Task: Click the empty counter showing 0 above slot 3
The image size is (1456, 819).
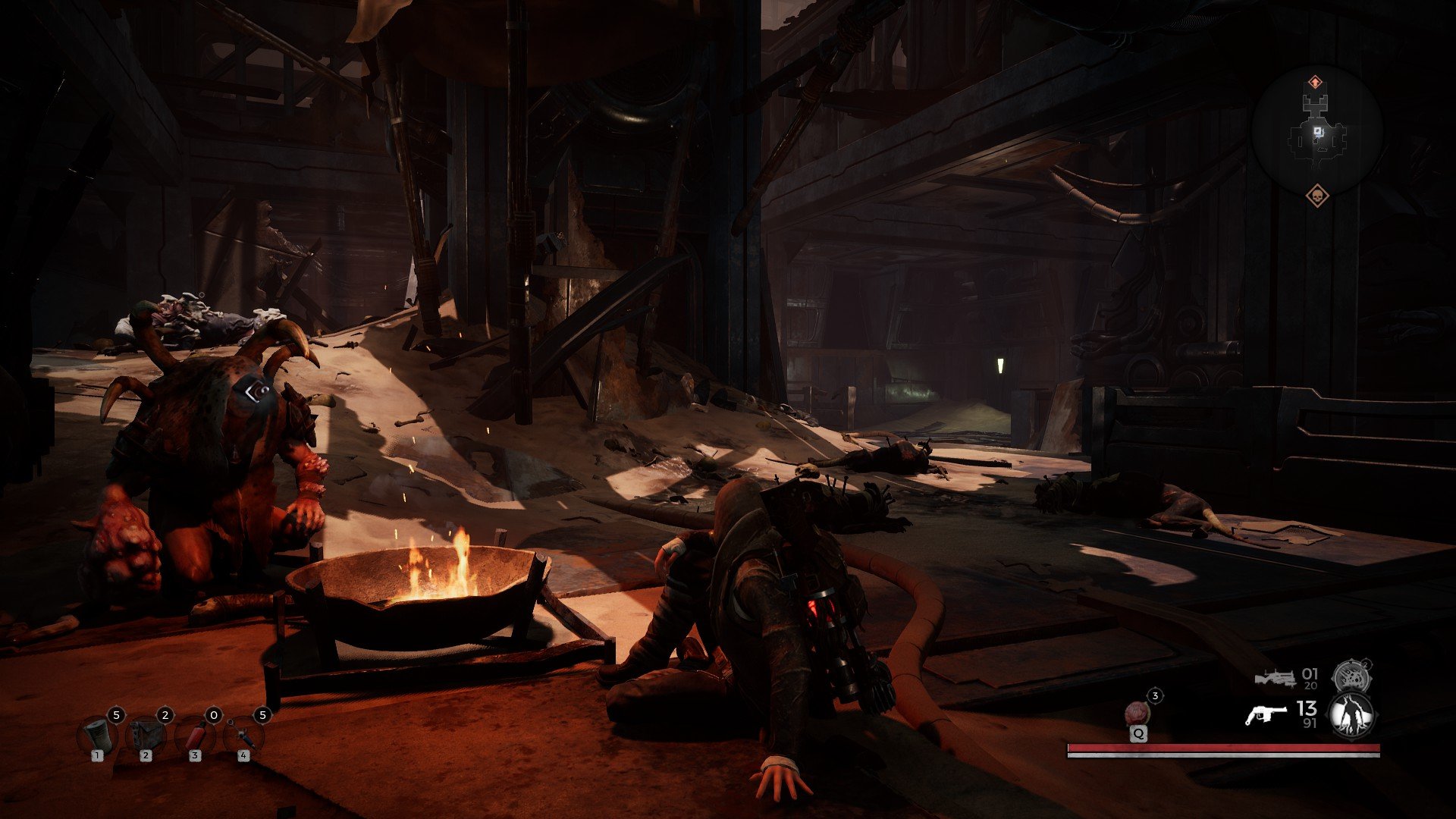Action: [213, 714]
